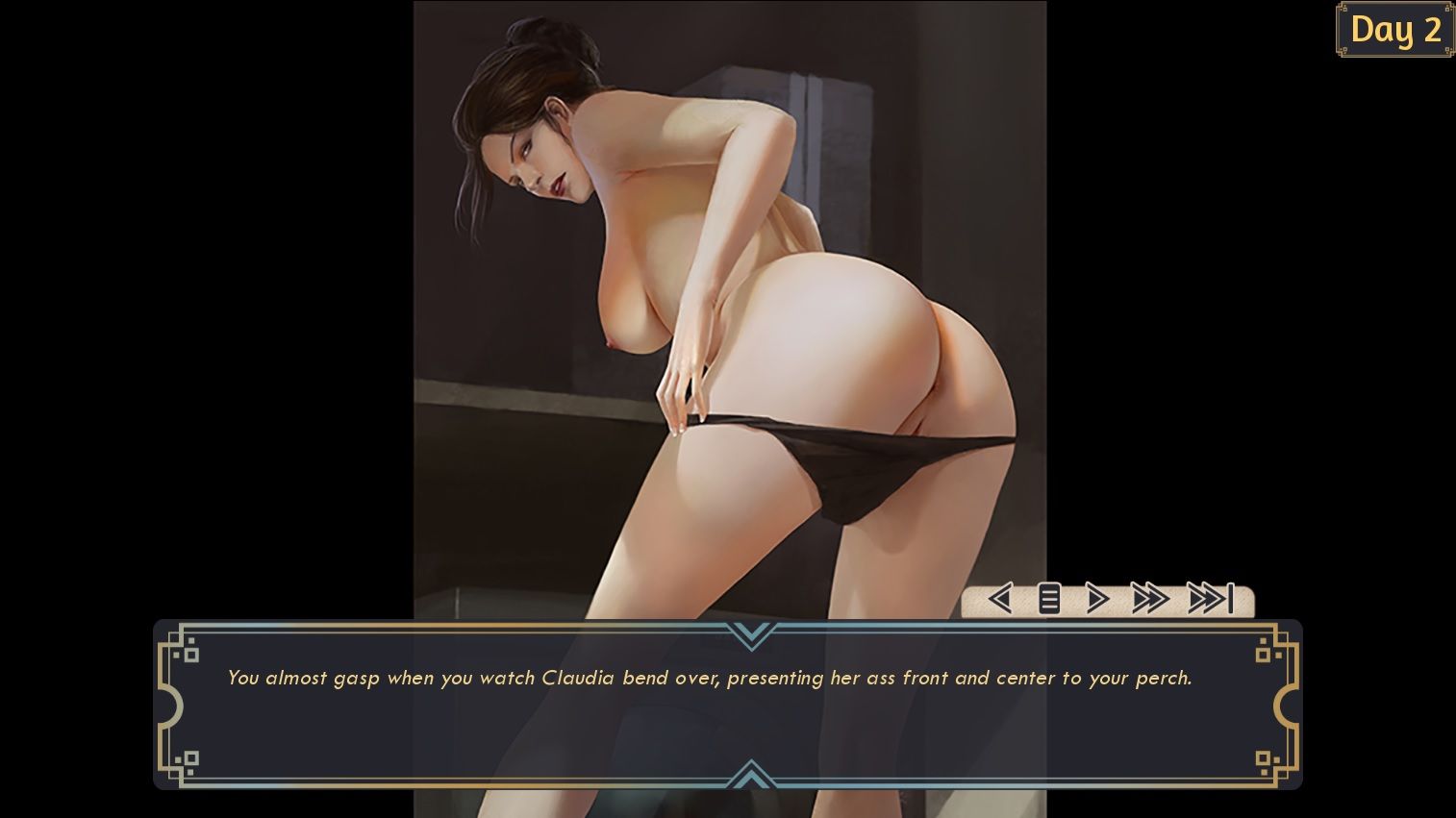Image resolution: width=1456 pixels, height=818 pixels.
Task: Skip to the end of the scene
Action: pyautogui.click(x=1211, y=599)
